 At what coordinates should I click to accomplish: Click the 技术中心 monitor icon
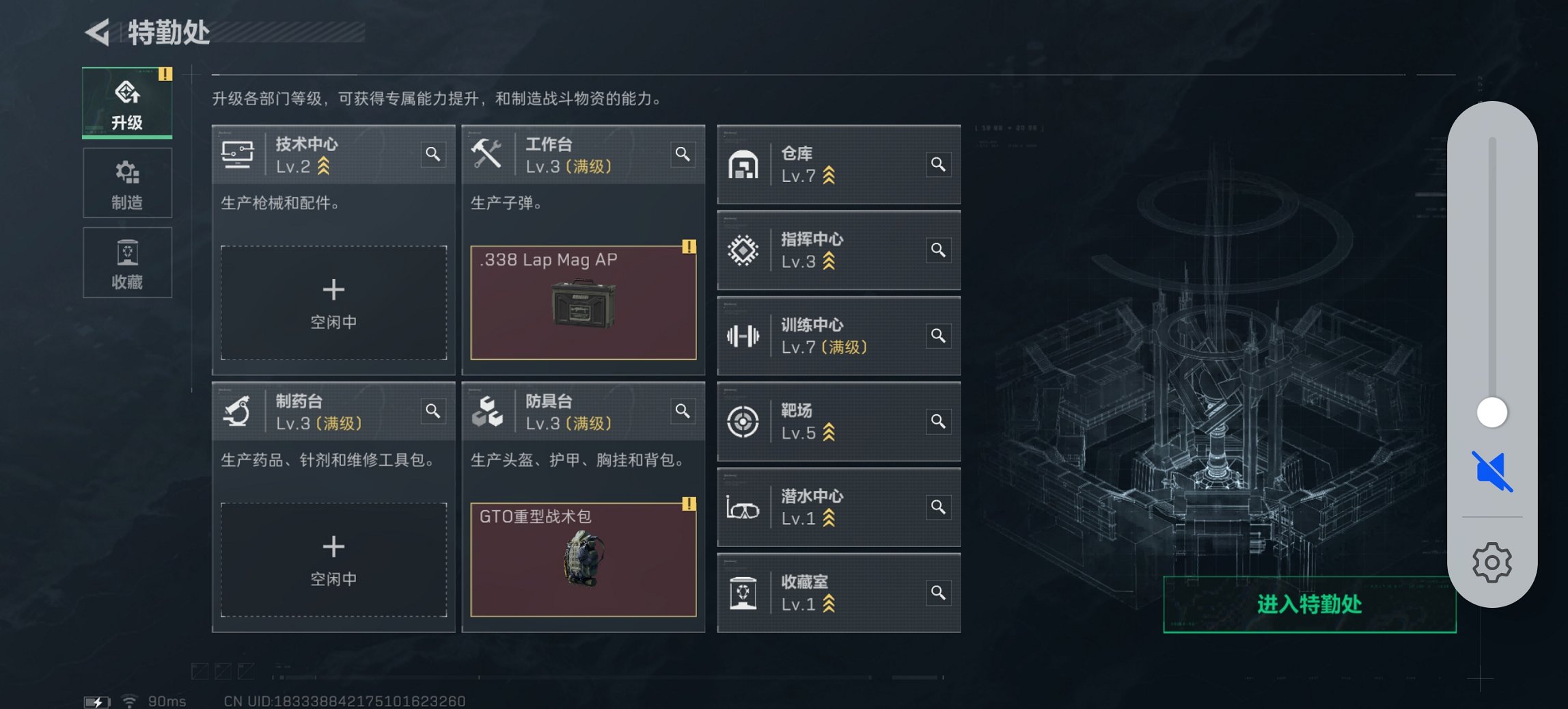[x=237, y=154]
